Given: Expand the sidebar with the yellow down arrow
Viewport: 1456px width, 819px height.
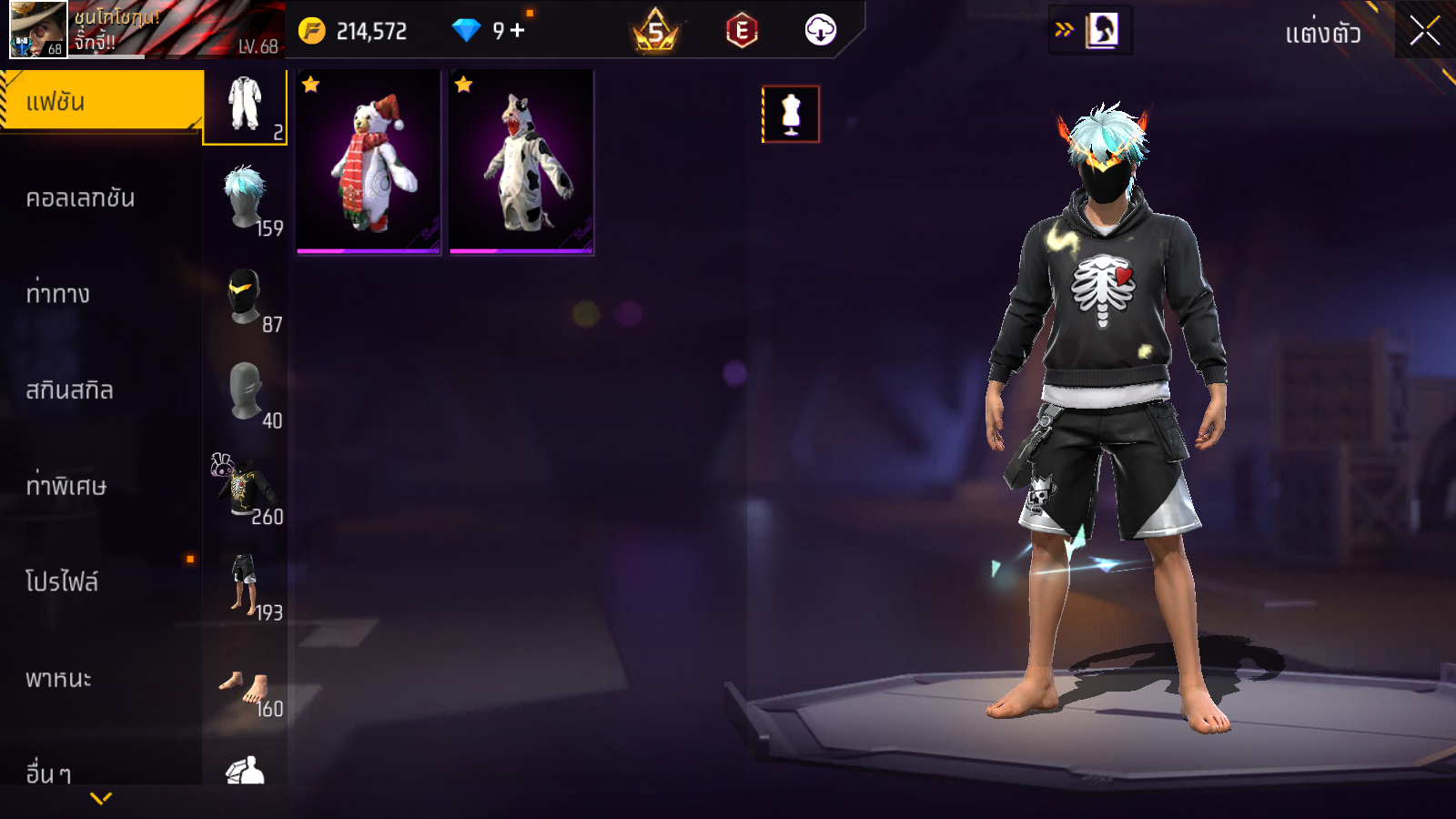Looking at the screenshot, I should pos(101,798).
